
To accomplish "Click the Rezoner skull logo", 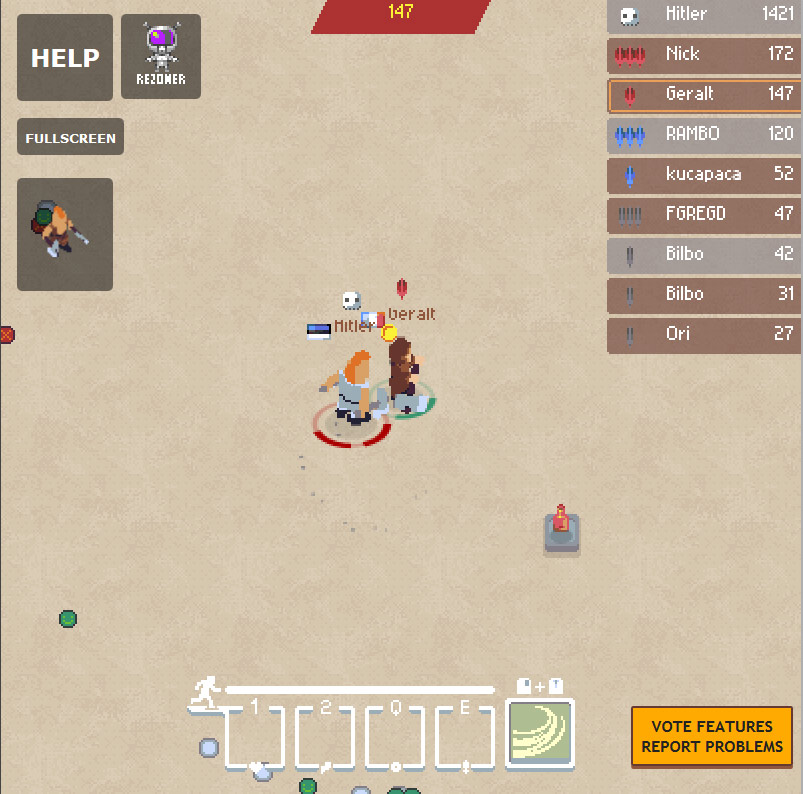I will pos(161,56).
